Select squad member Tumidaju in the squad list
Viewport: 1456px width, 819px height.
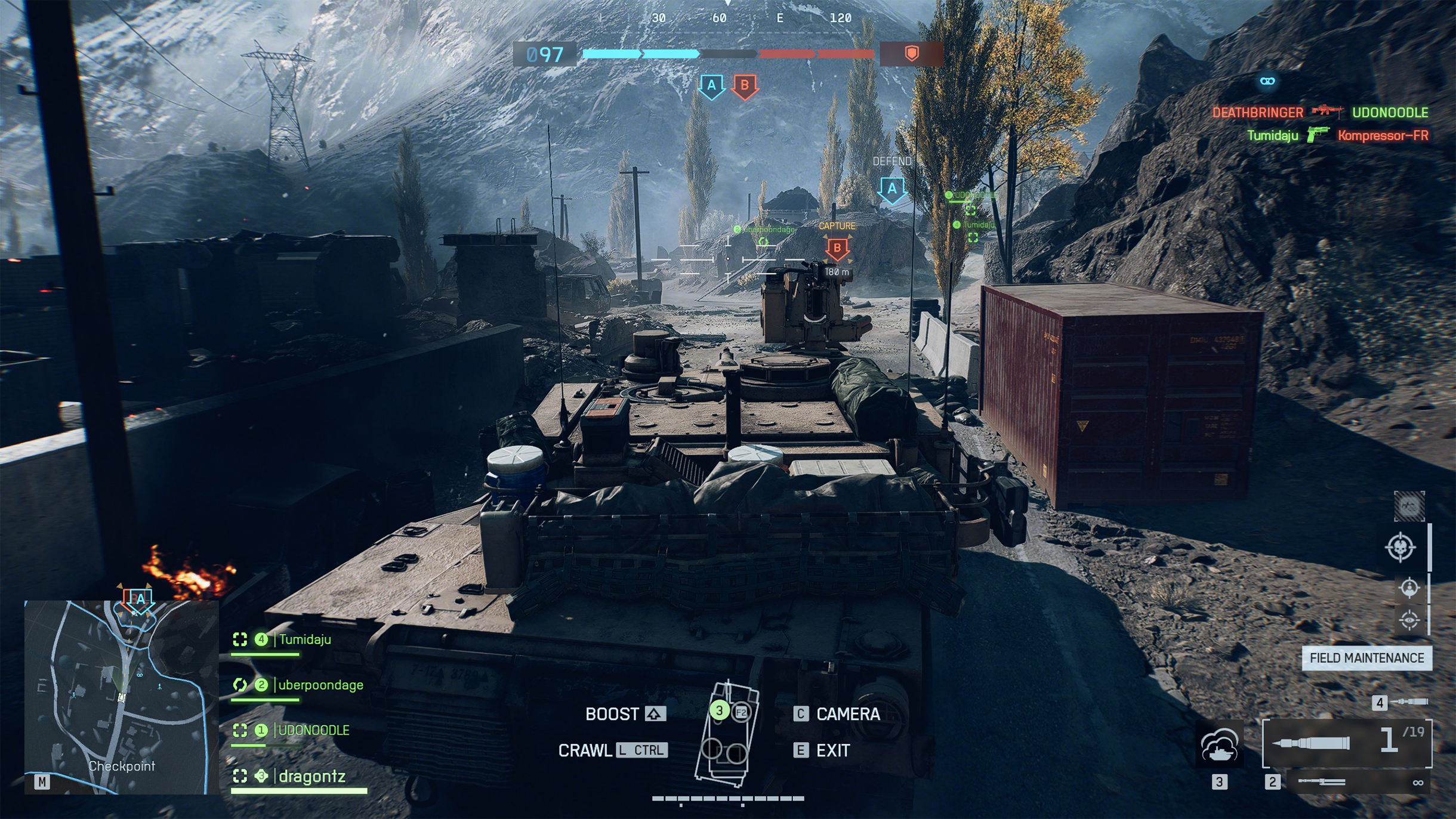304,640
